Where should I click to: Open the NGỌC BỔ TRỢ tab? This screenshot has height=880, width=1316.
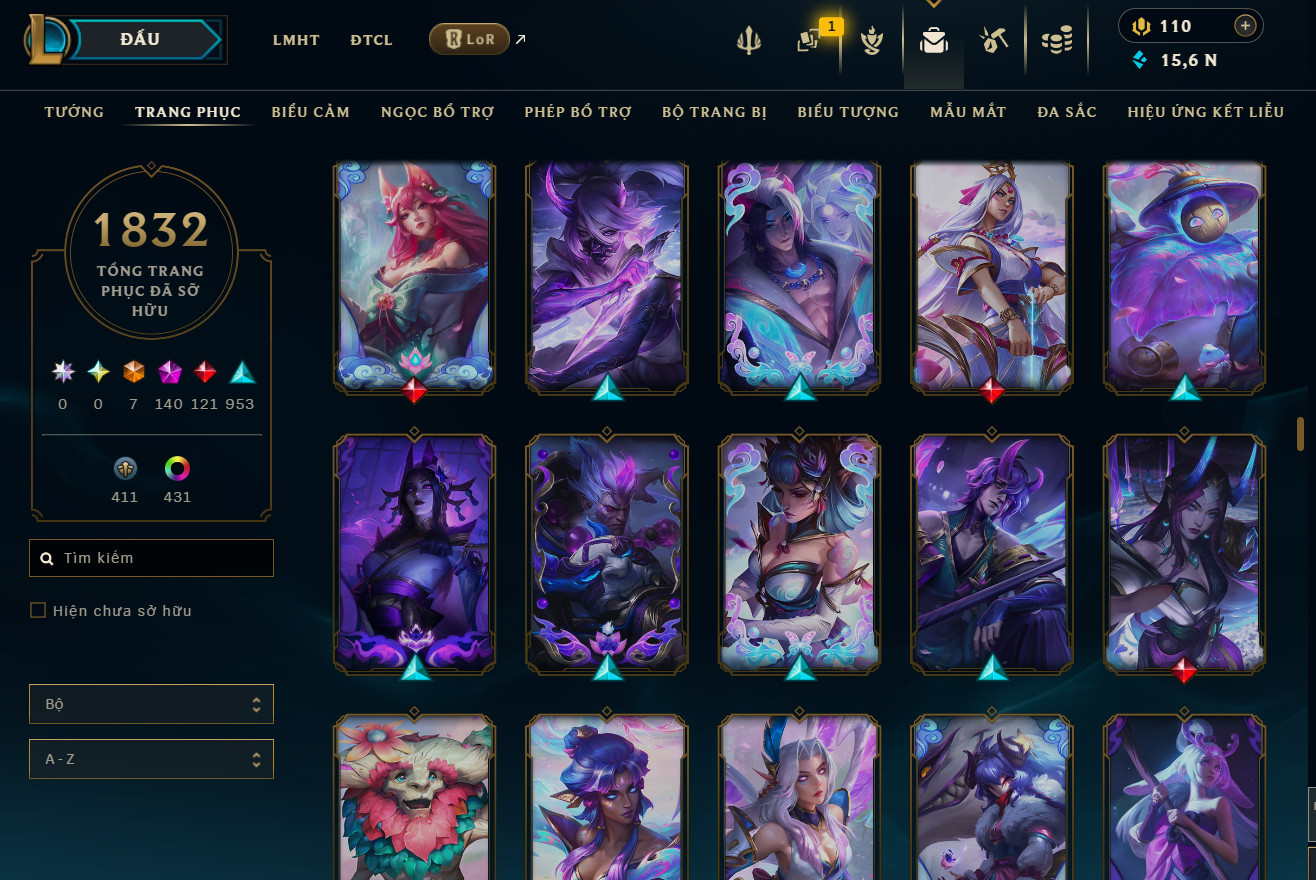coord(437,112)
